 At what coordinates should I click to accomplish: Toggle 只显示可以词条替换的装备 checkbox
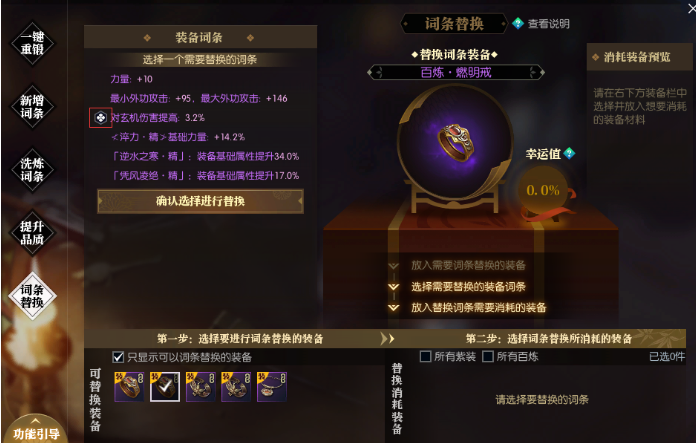coord(119,357)
